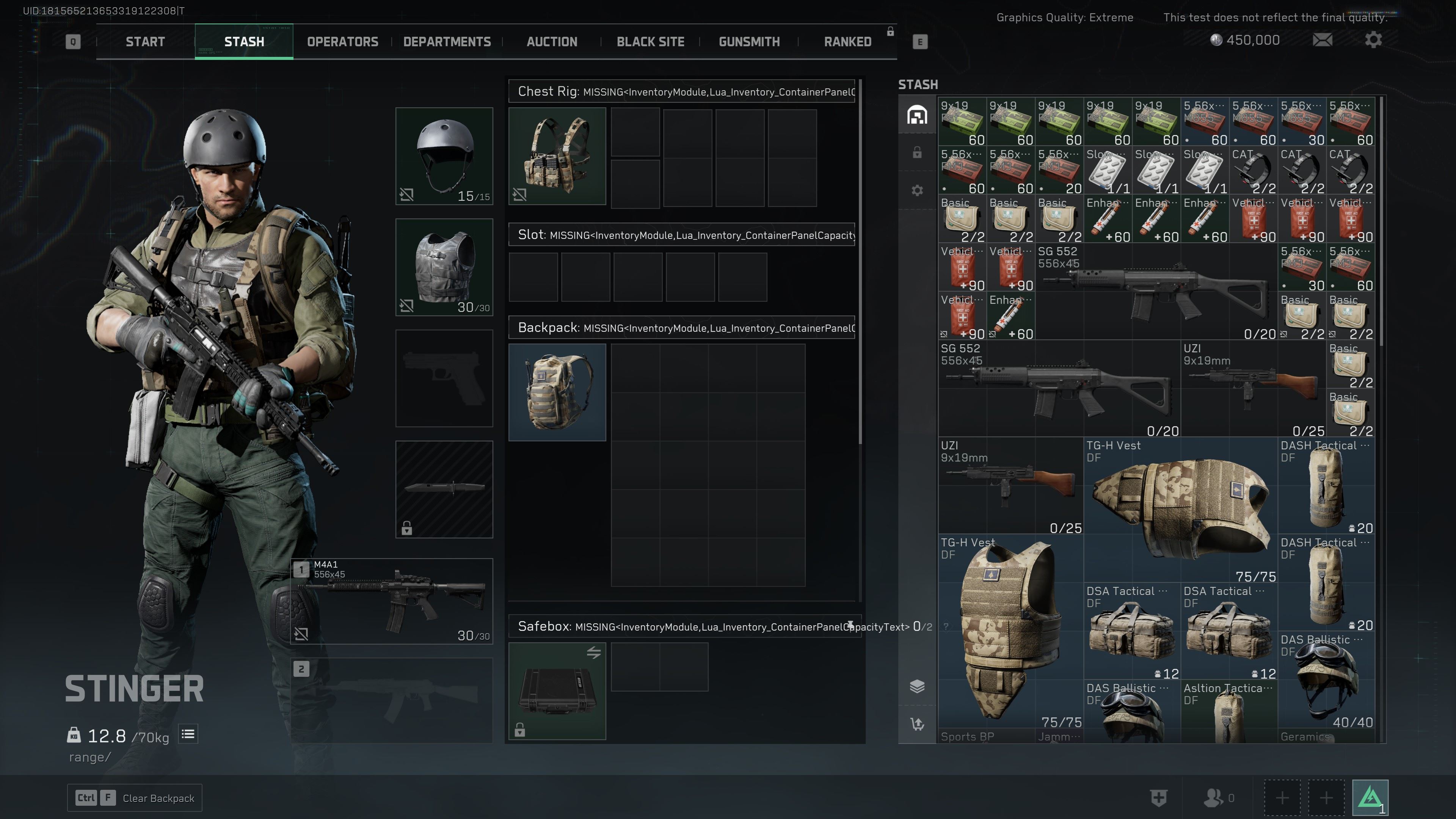
Task: Open the mail inbox envelope icon
Action: point(1322,40)
